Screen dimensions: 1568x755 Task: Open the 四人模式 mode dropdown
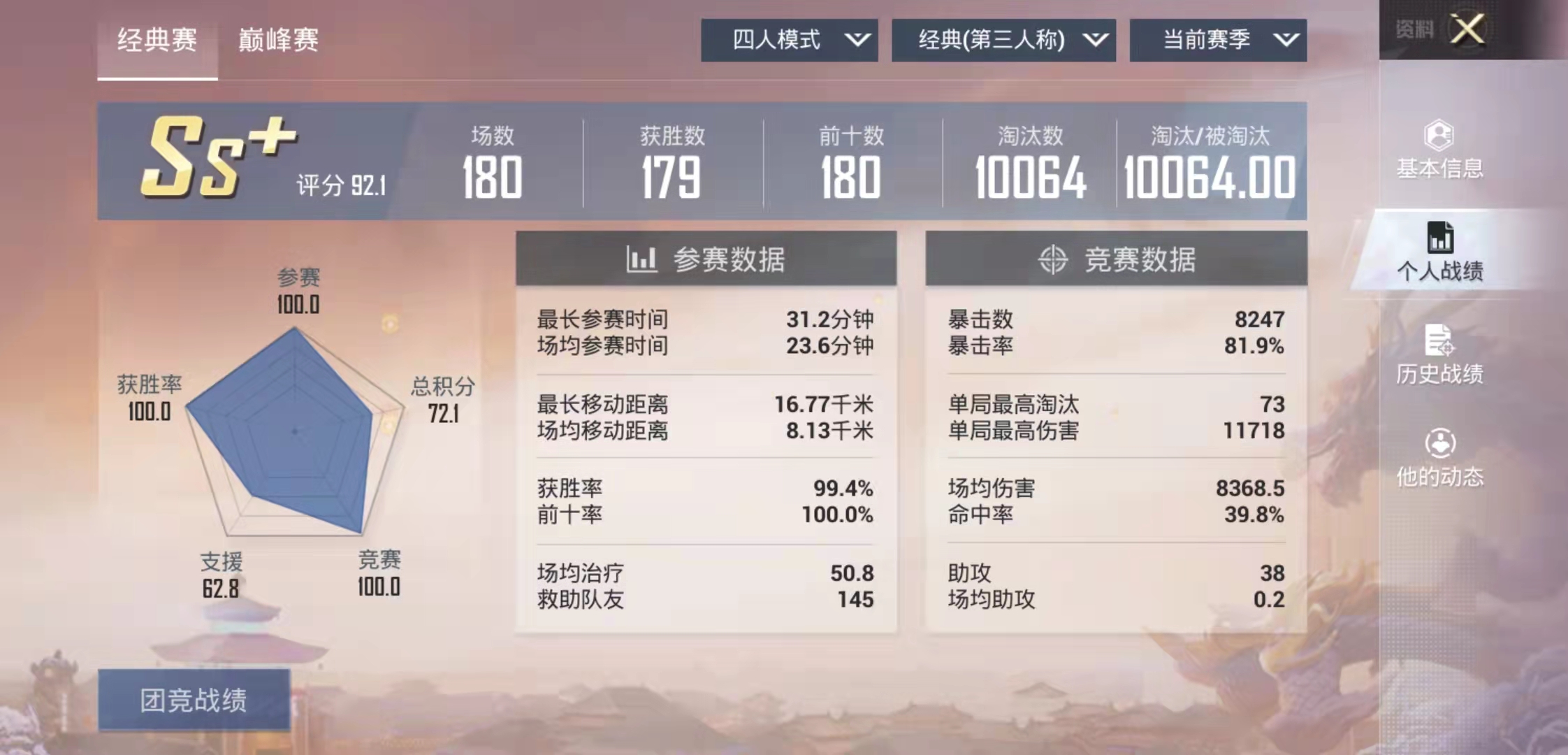tap(790, 41)
